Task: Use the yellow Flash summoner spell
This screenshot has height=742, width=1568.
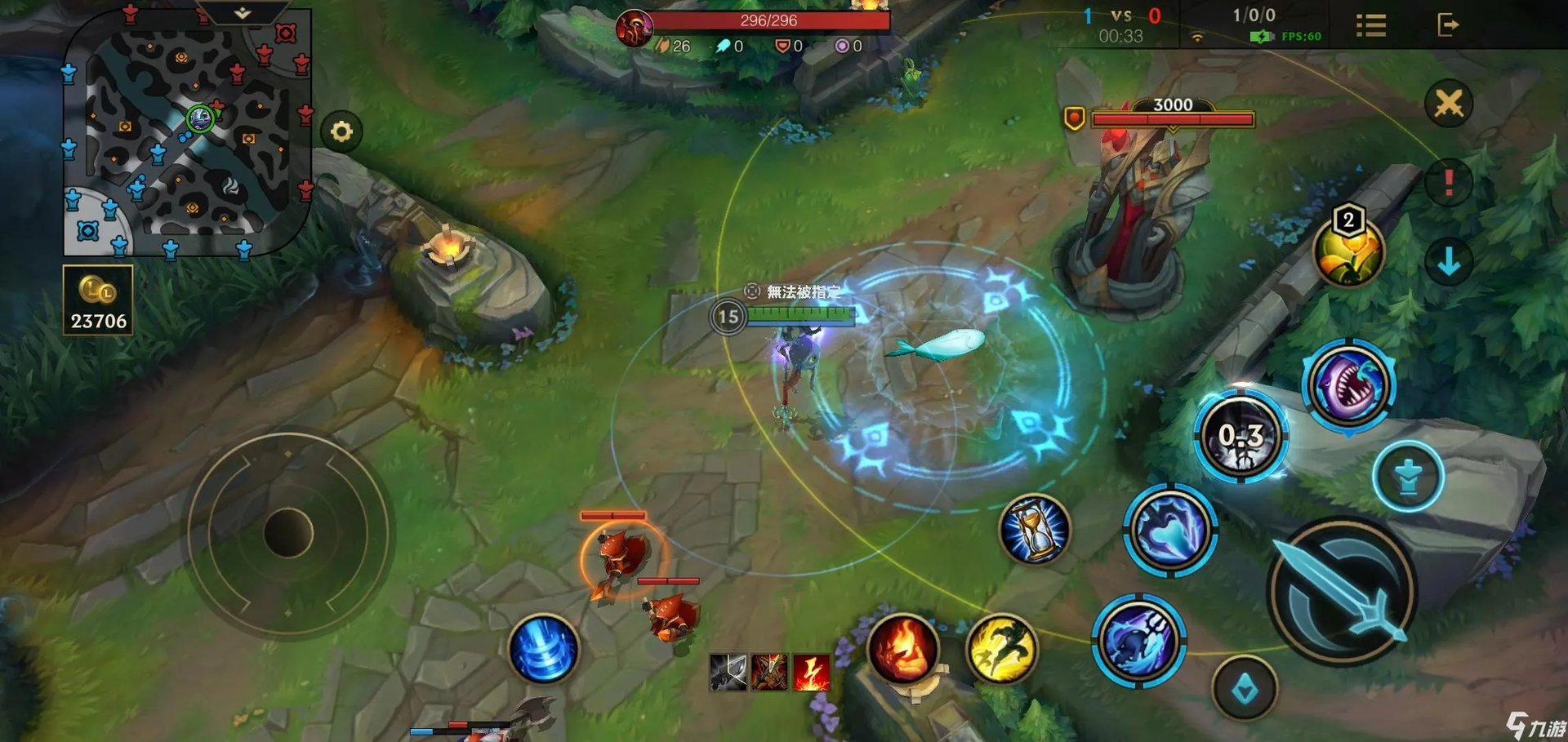Action: tap(1001, 650)
